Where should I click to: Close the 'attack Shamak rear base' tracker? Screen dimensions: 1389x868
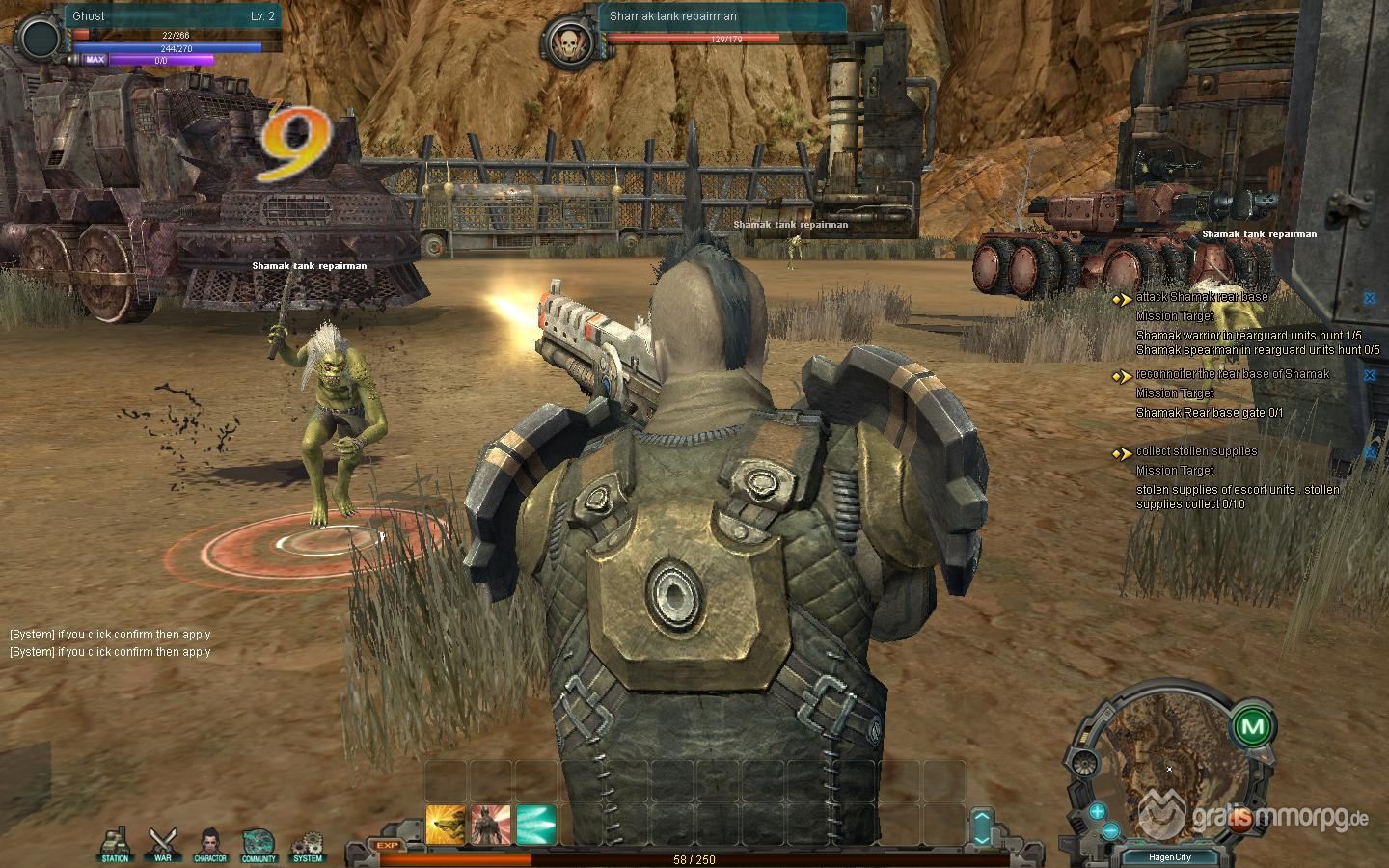click(1369, 298)
